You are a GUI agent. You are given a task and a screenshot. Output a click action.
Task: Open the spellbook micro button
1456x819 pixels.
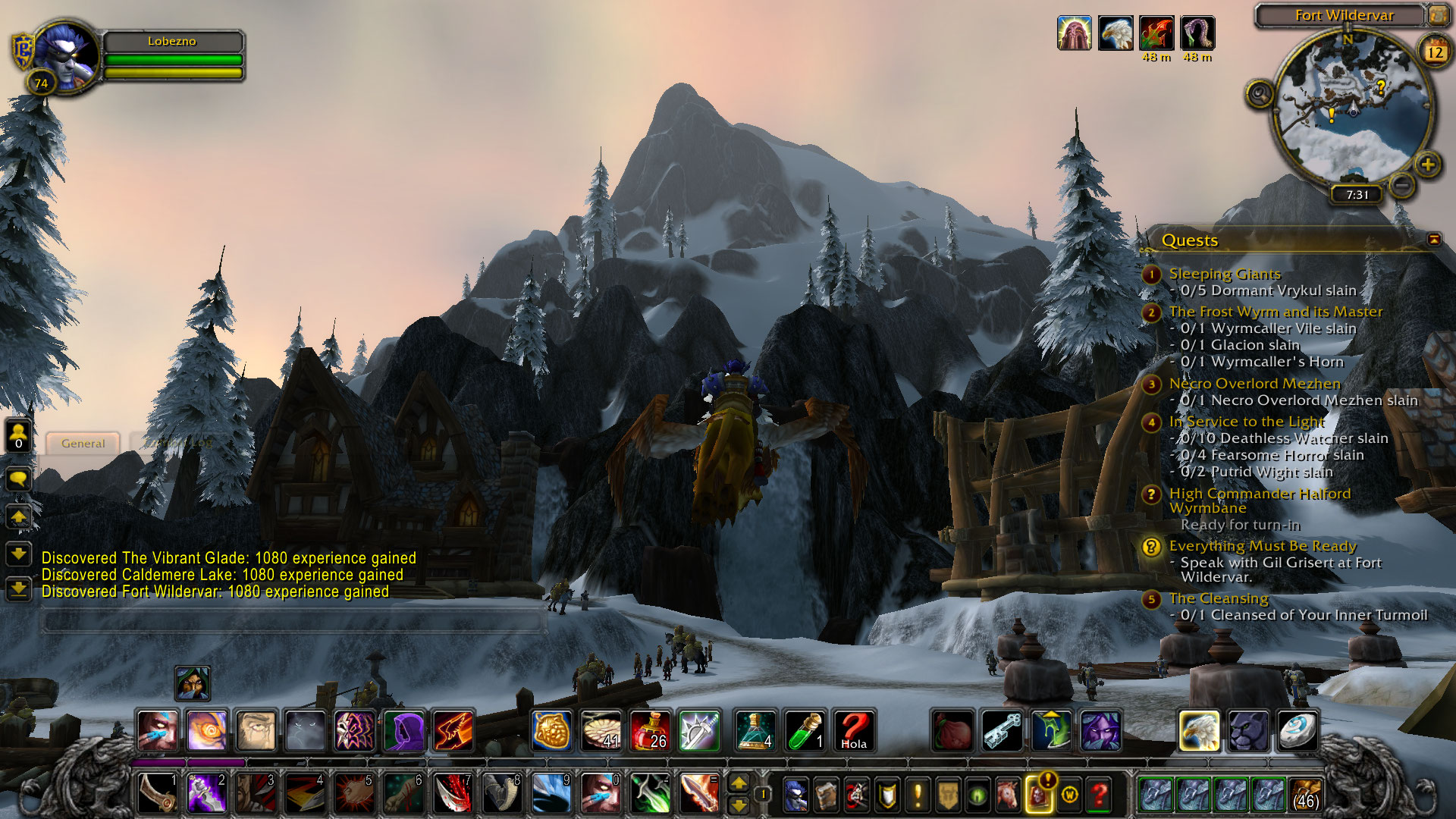point(826,795)
